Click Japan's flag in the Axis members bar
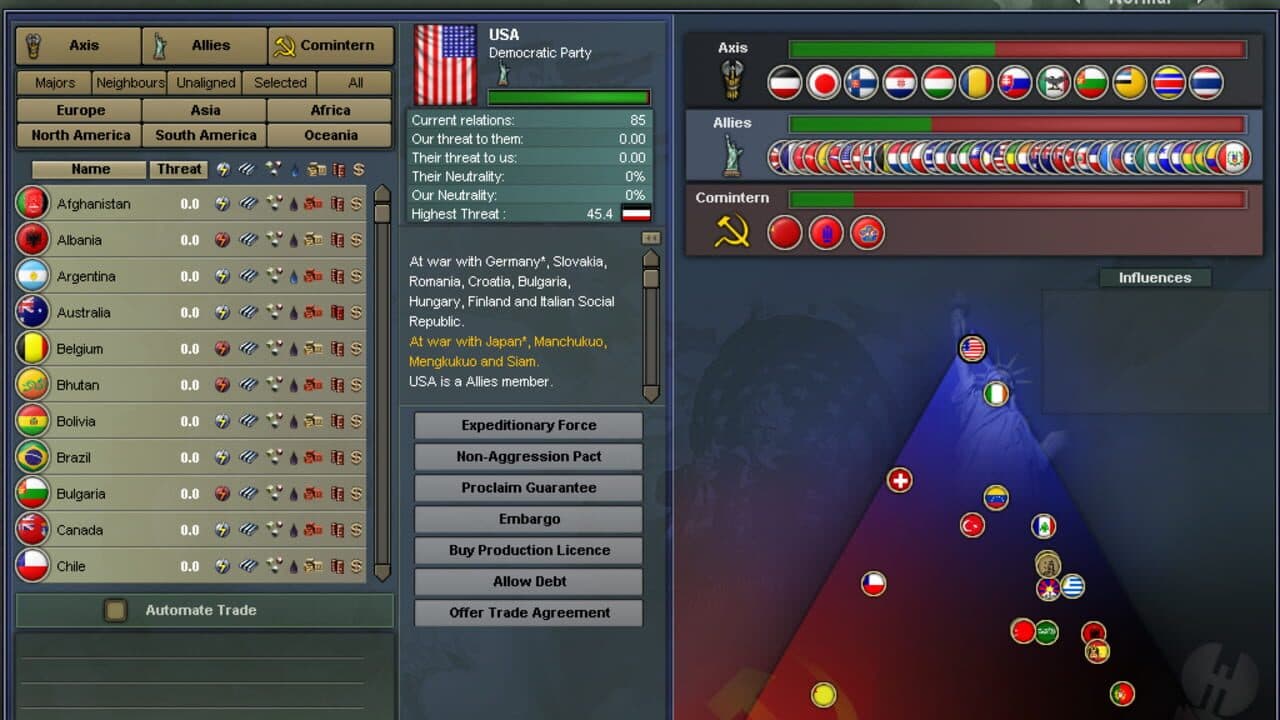 click(823, 84)
